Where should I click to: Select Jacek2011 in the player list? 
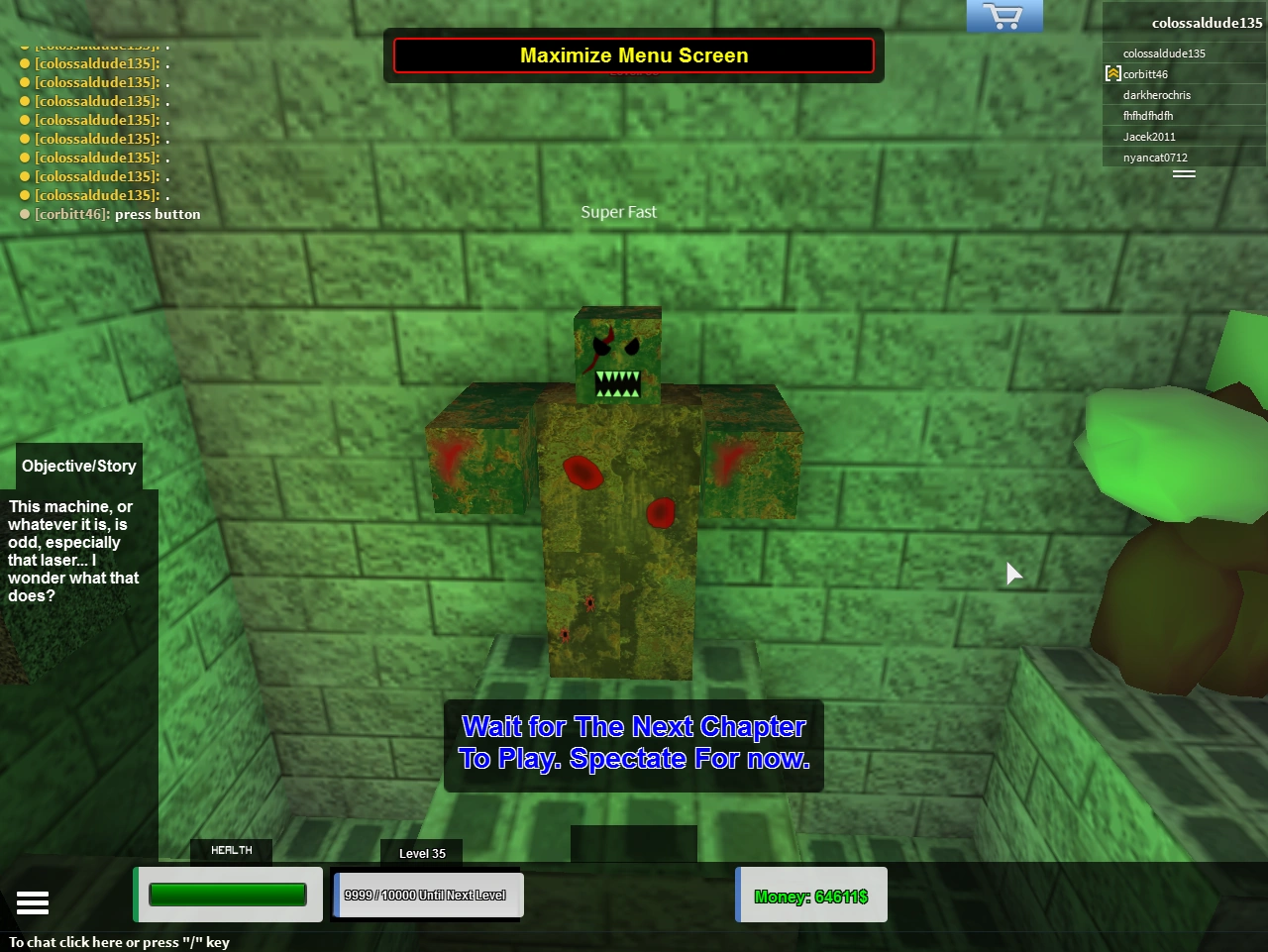coord(1149,136)
